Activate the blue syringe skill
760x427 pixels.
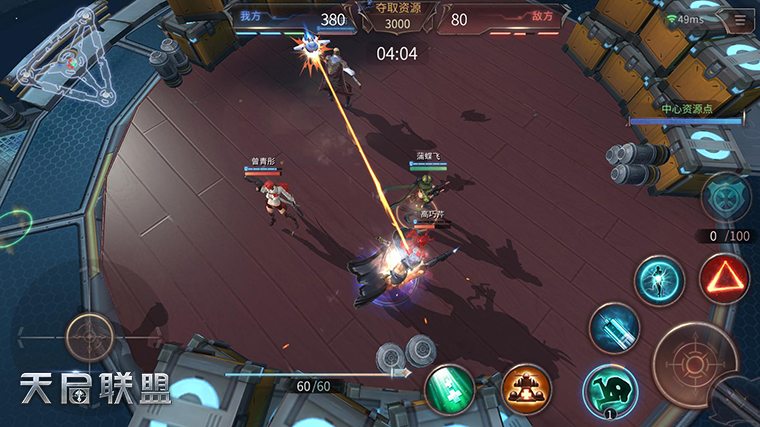[x=614, y=328]
